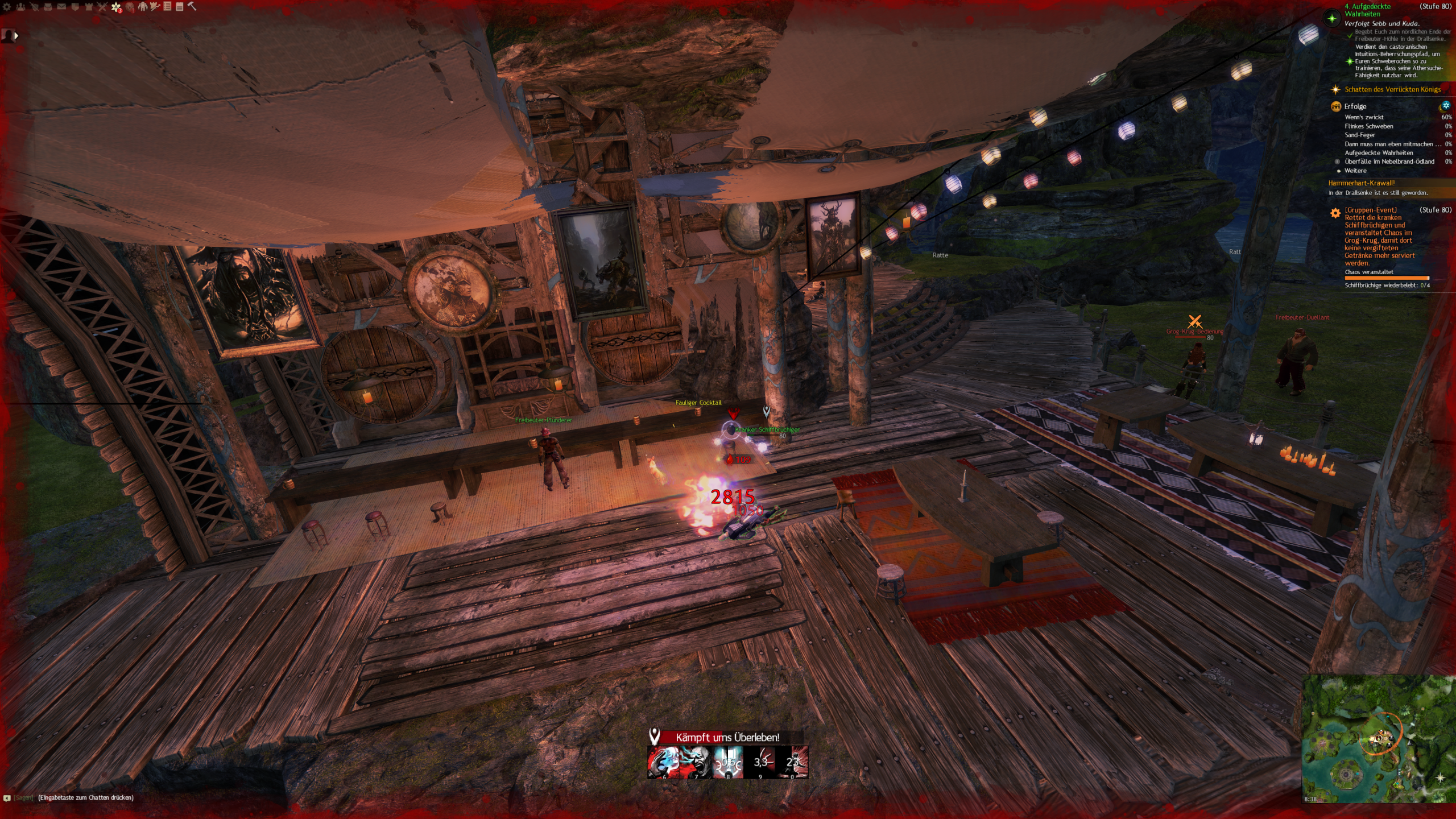This screenshot has height=819, width=1456.
Task: Select the Wenn's zwickt achievement
Action: pos(1364,117)
